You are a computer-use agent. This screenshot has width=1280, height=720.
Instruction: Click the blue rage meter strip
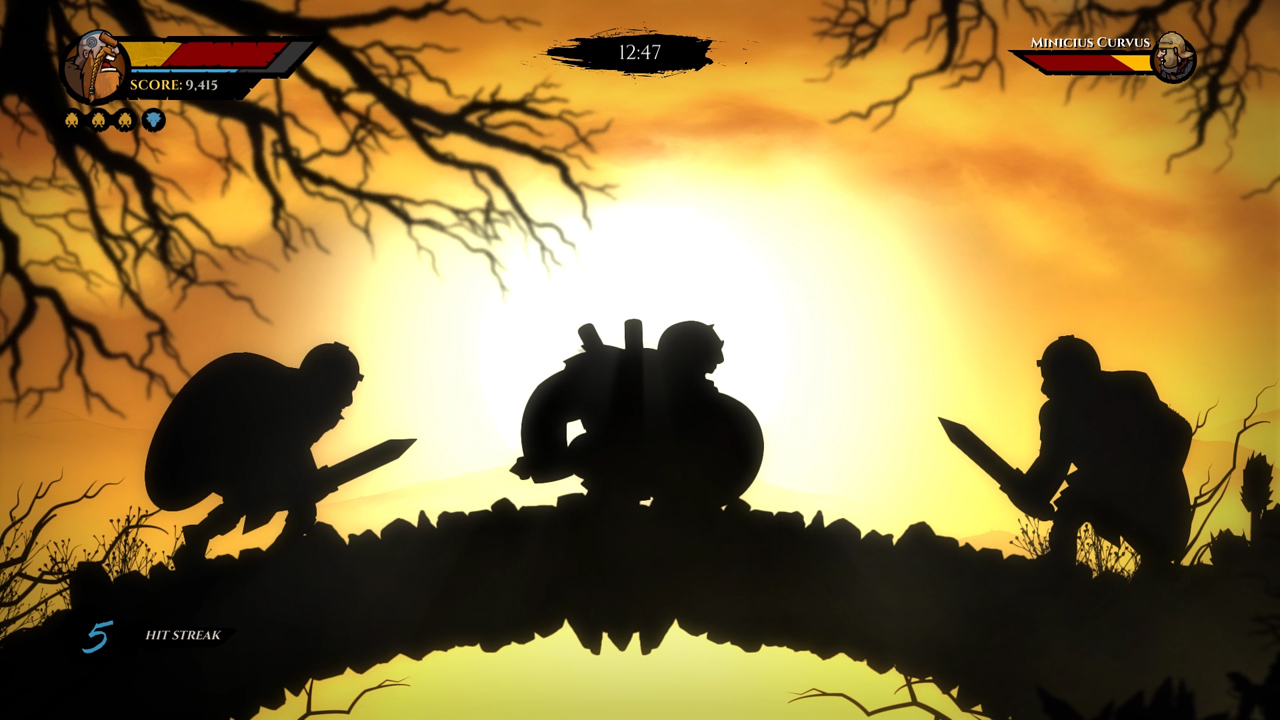tap(182, 71)
